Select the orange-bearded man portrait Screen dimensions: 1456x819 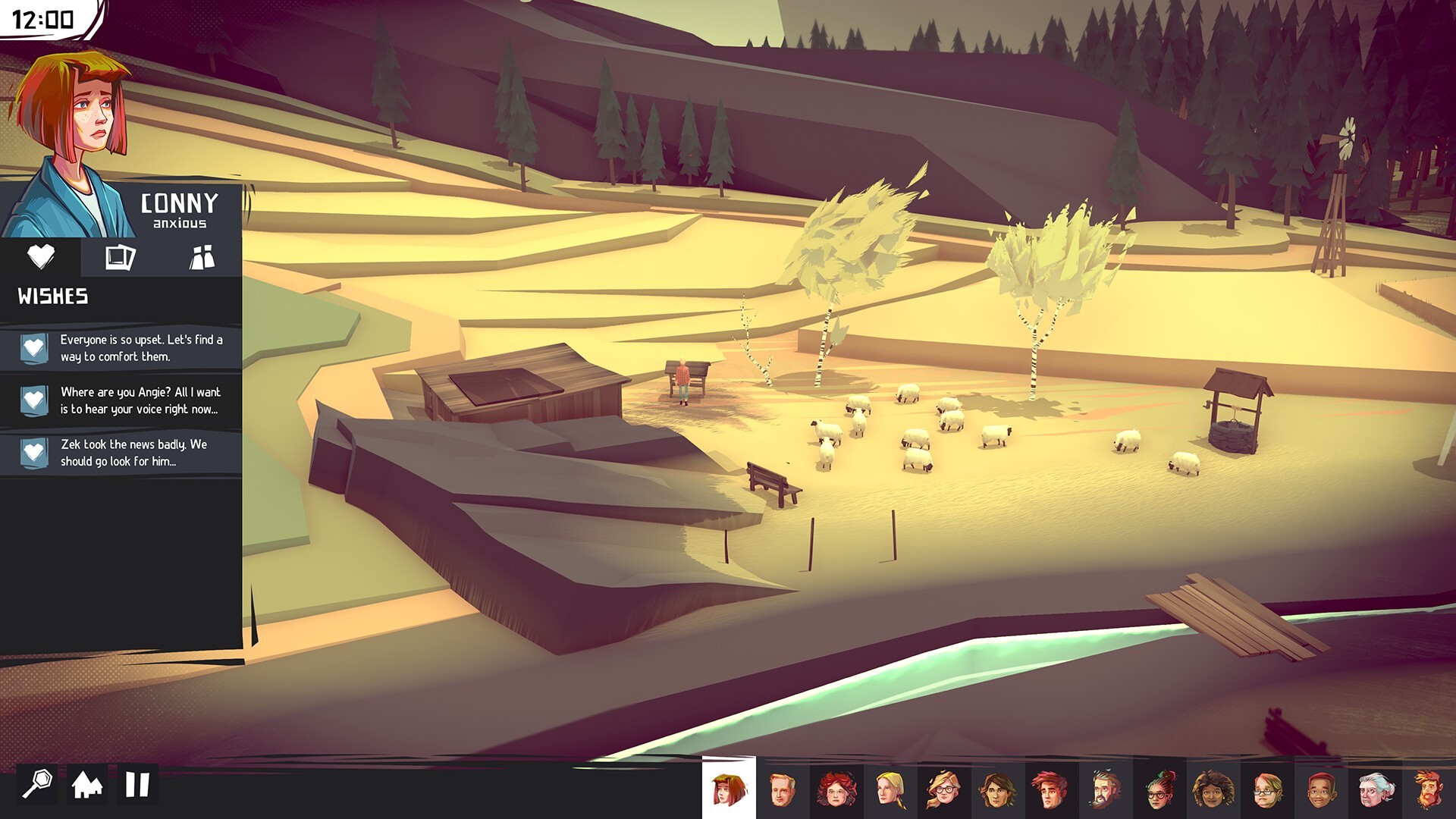tap(1428, 789)
